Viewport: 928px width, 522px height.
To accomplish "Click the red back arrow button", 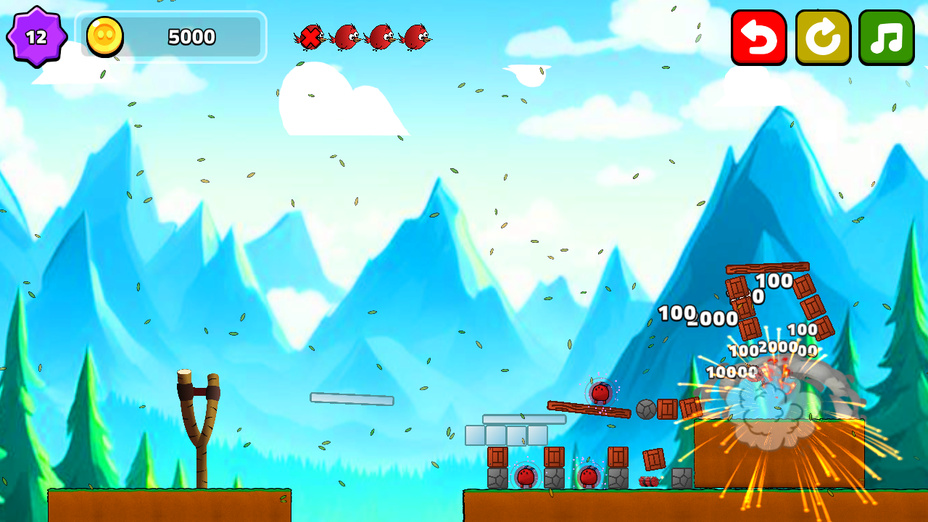I will [758, 38].
